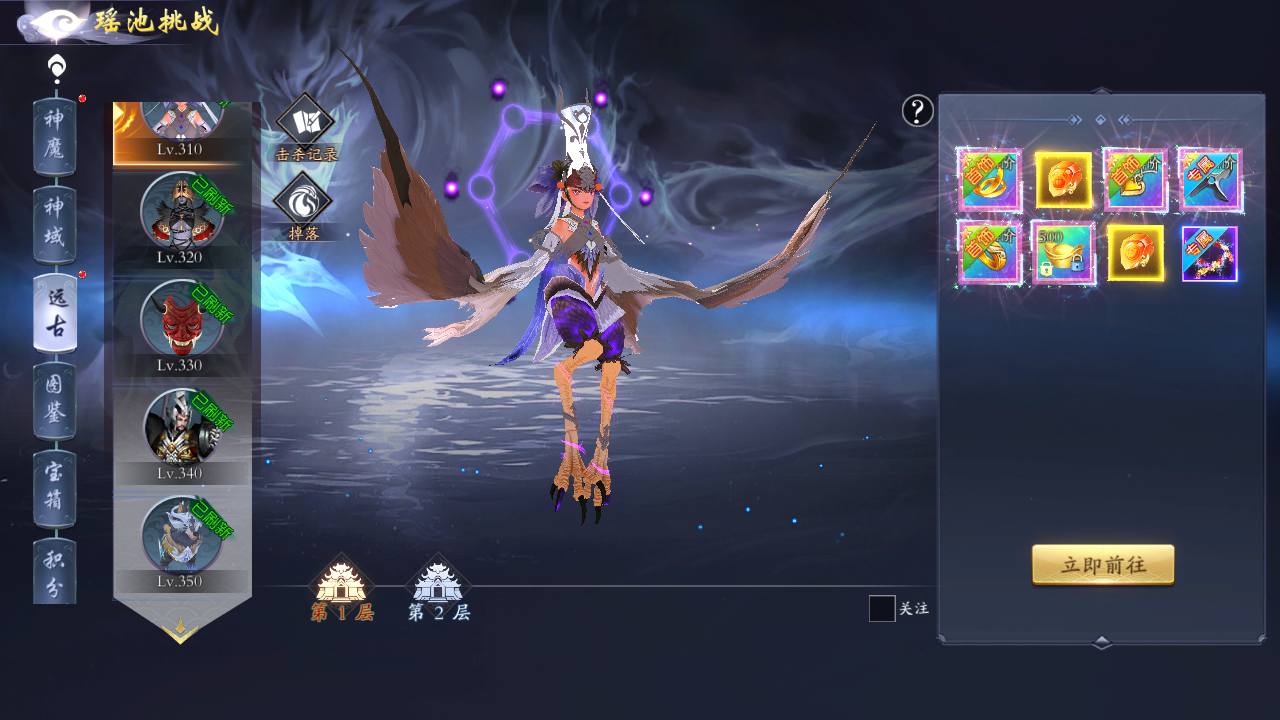
Task: Inspect the purple dragon 专属 reward
Action: point(1210,254)
